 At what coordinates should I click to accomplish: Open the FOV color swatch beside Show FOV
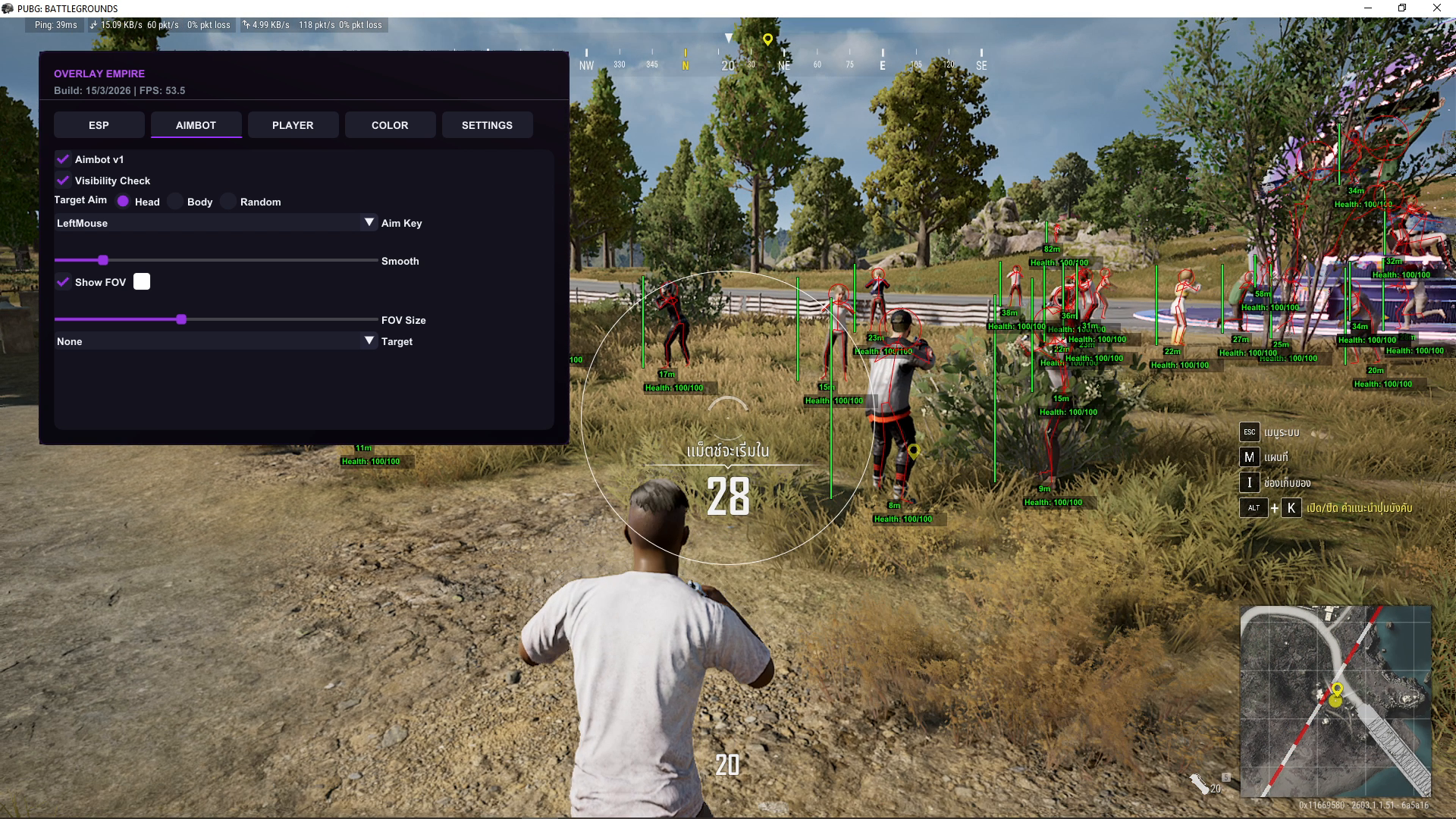142,281
